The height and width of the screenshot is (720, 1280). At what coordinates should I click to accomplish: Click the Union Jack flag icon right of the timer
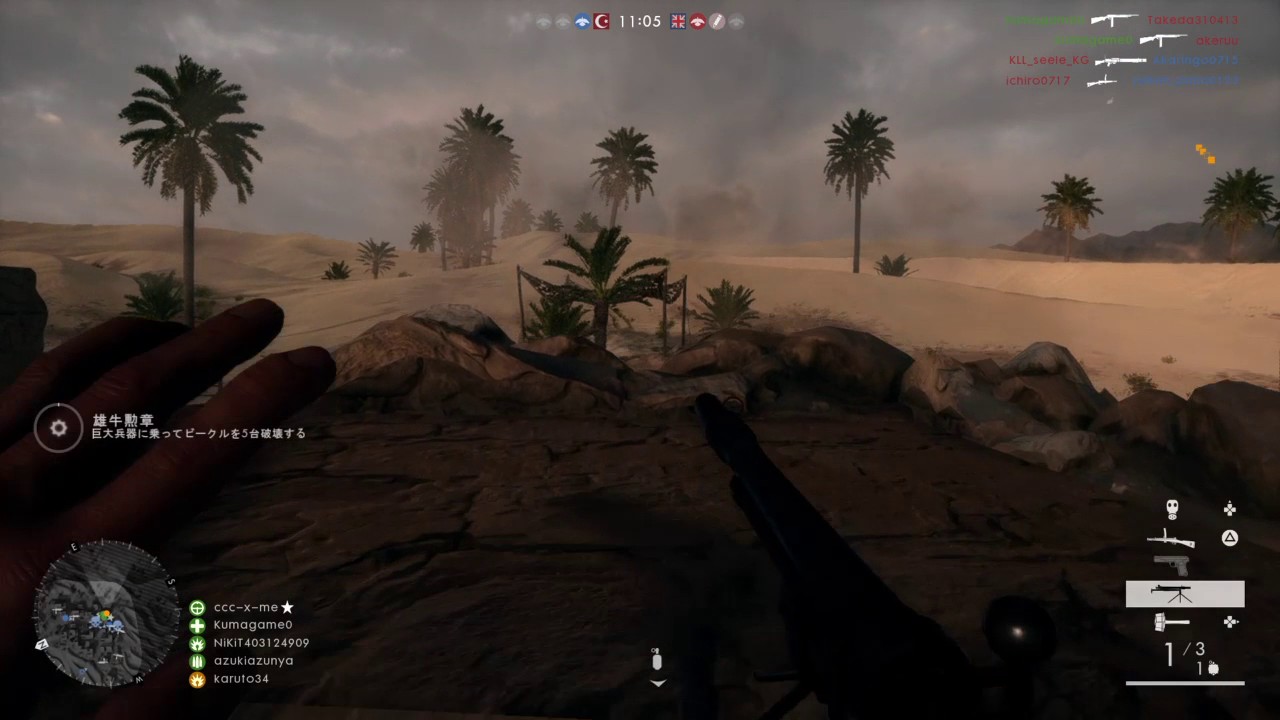tap(677, 20)
